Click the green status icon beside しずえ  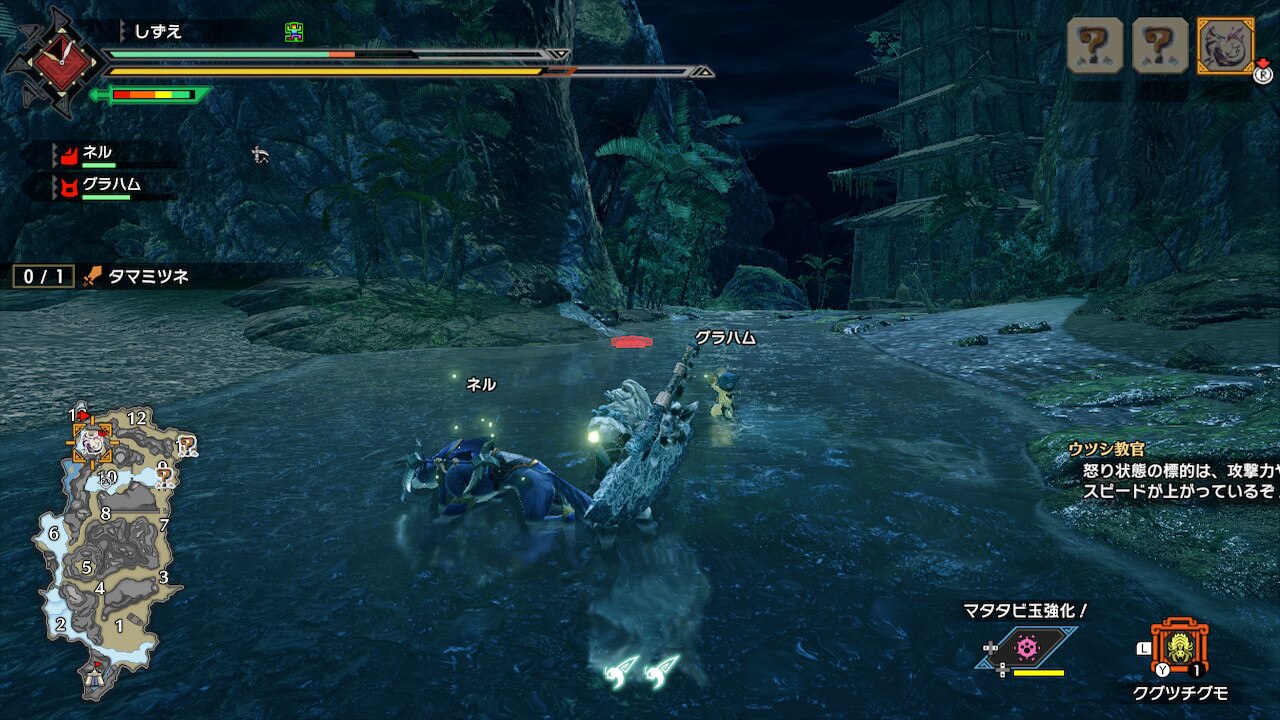point(293,33)
